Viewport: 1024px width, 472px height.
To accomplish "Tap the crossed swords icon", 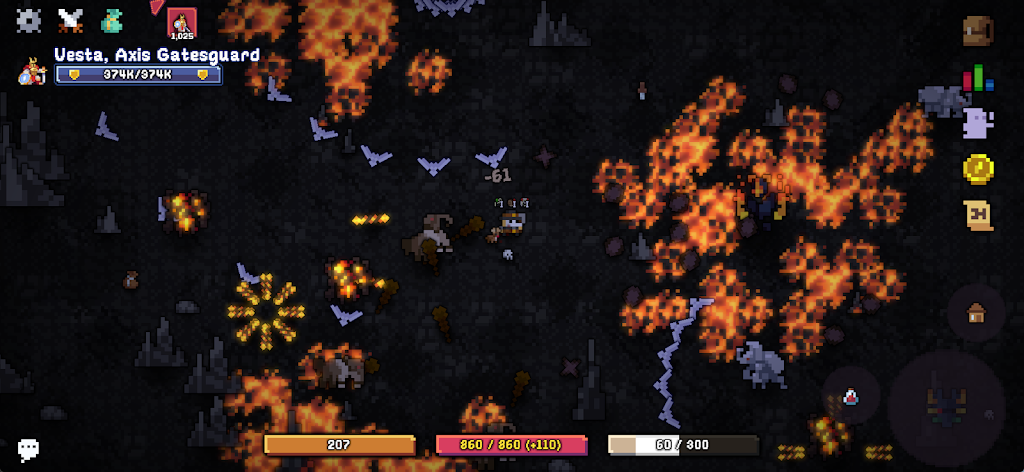I will coord(70,20).
